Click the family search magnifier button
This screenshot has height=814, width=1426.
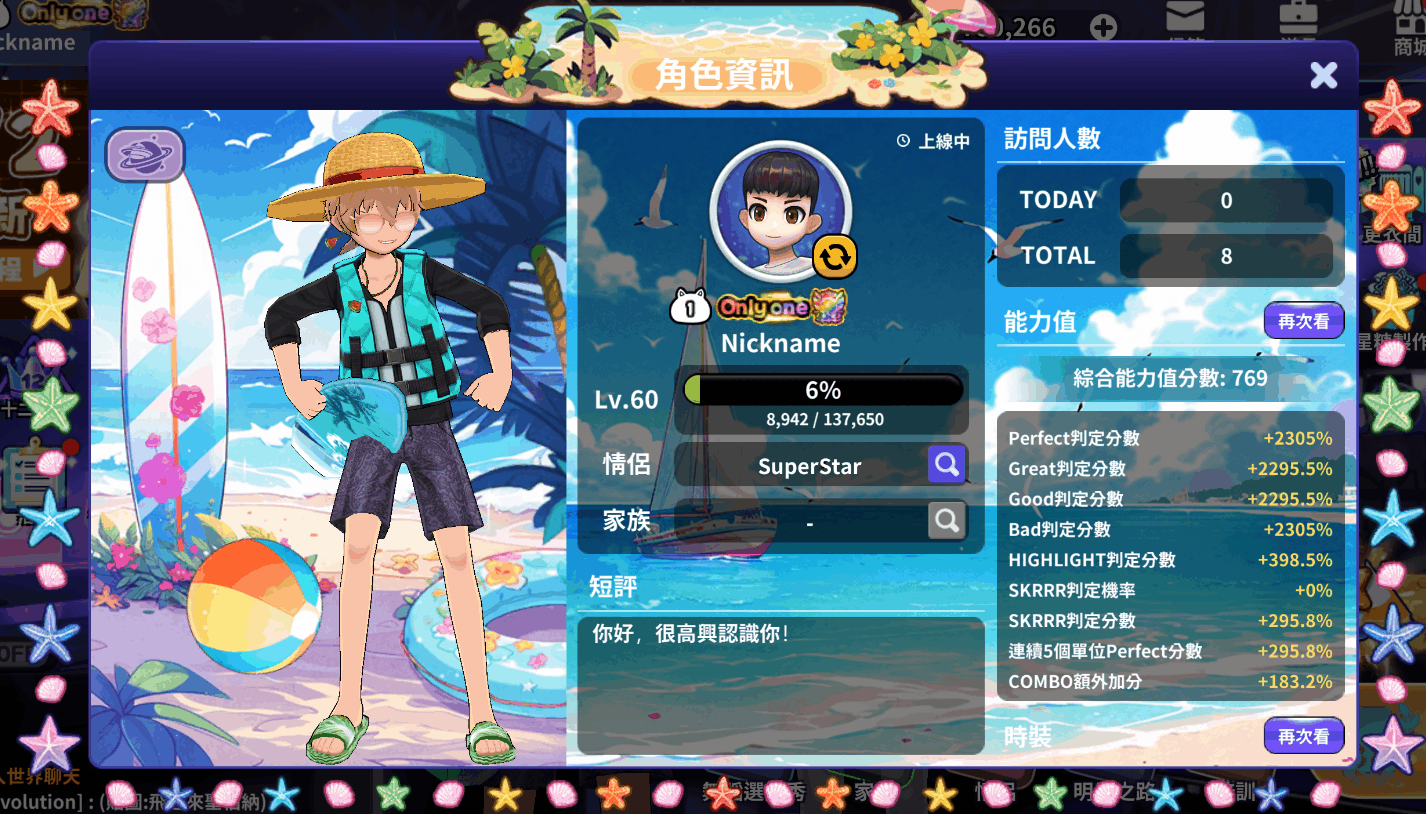[x=946, y=520]
